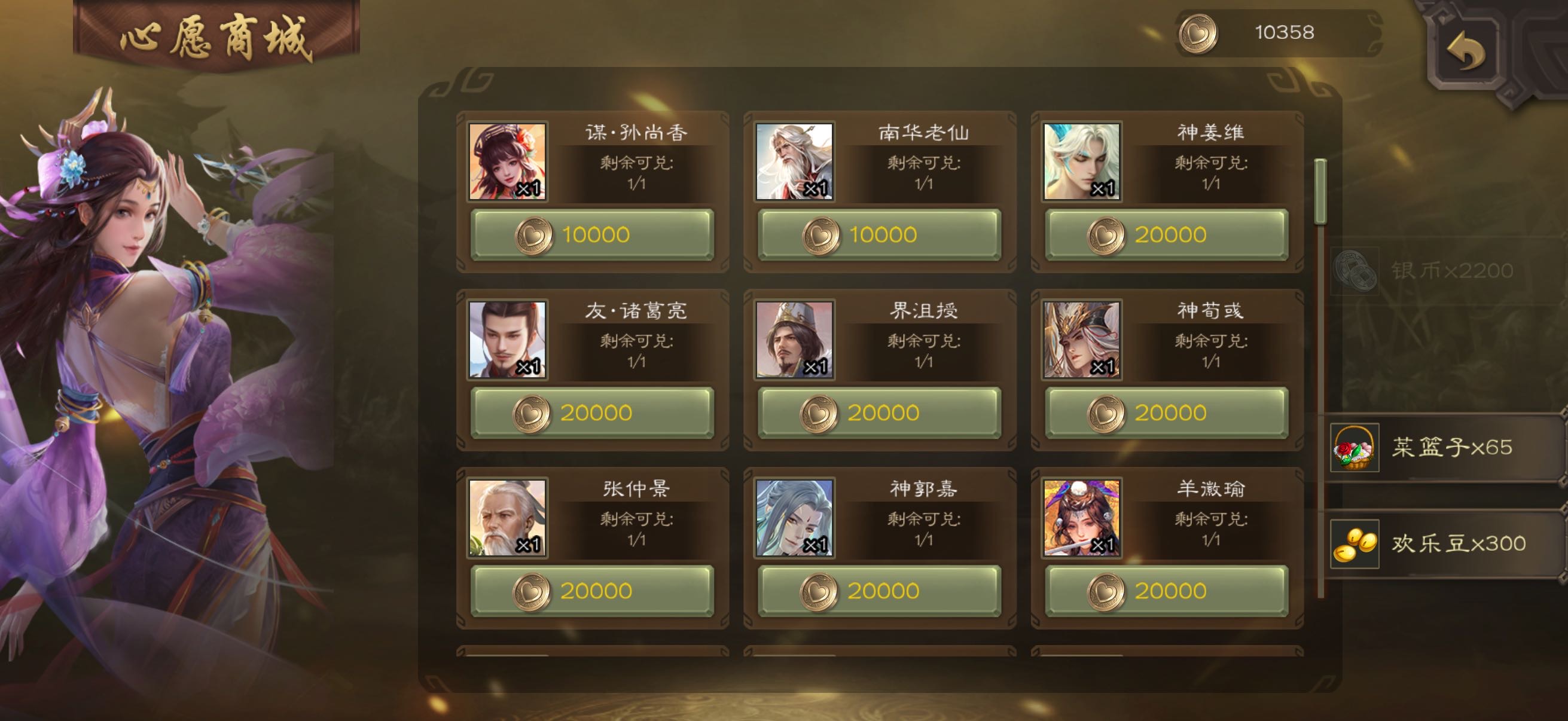Open the 友·诸葛亮 portrait details
This screenshot has height=721, width=1568.
click(507, 340)
